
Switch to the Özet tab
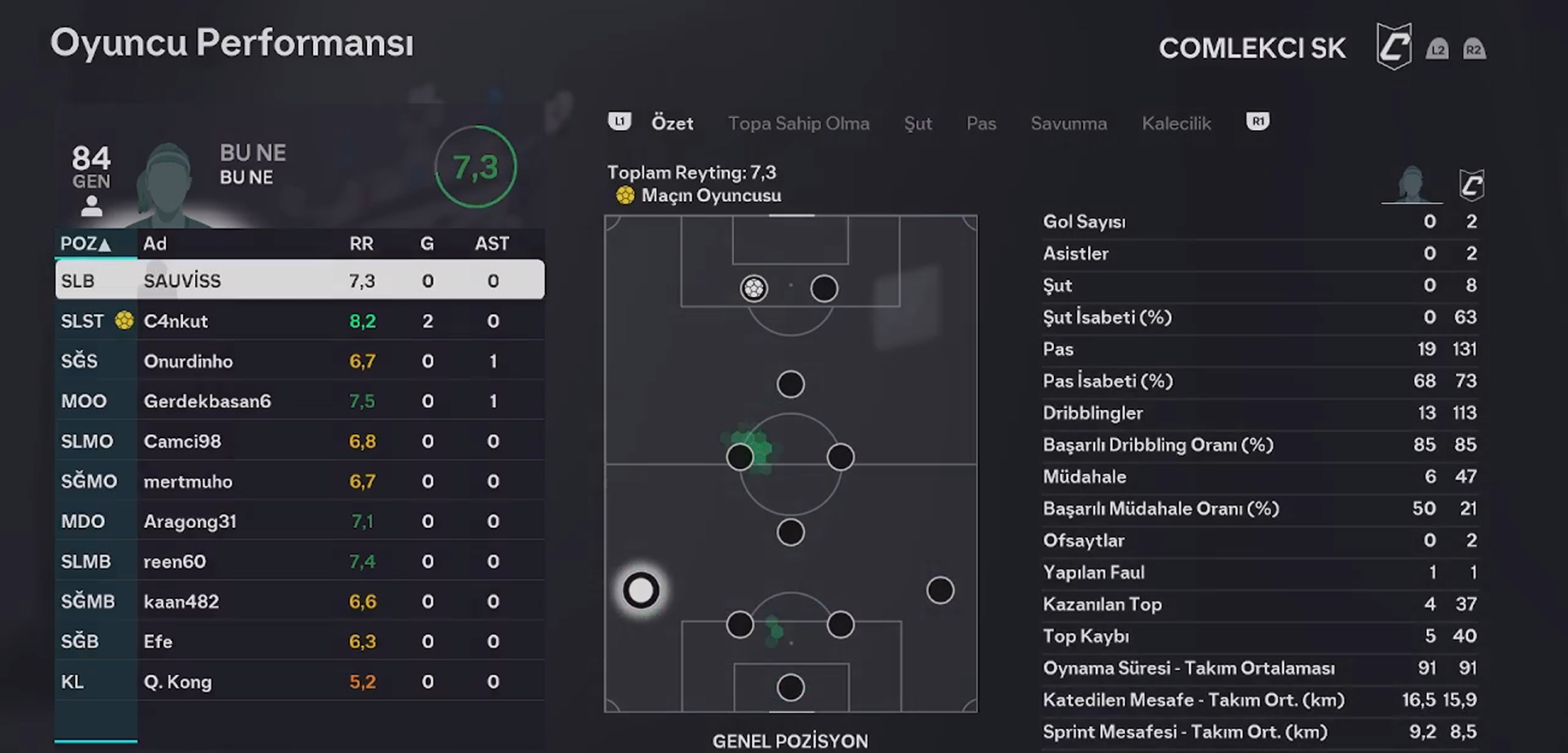(x=672, y=123)
